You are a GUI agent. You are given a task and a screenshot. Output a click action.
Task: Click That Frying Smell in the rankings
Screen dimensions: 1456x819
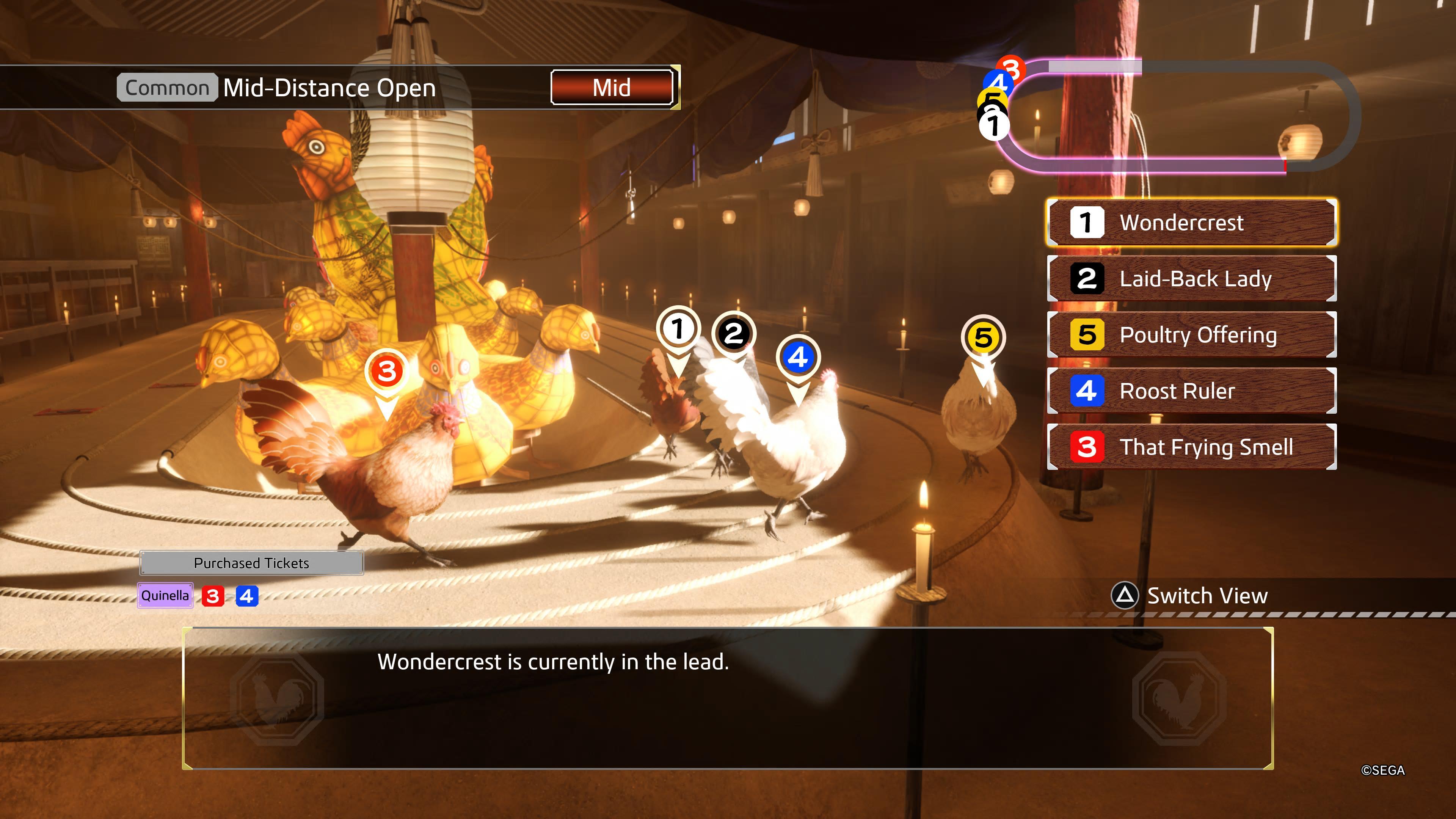(x=1191, y=447)
